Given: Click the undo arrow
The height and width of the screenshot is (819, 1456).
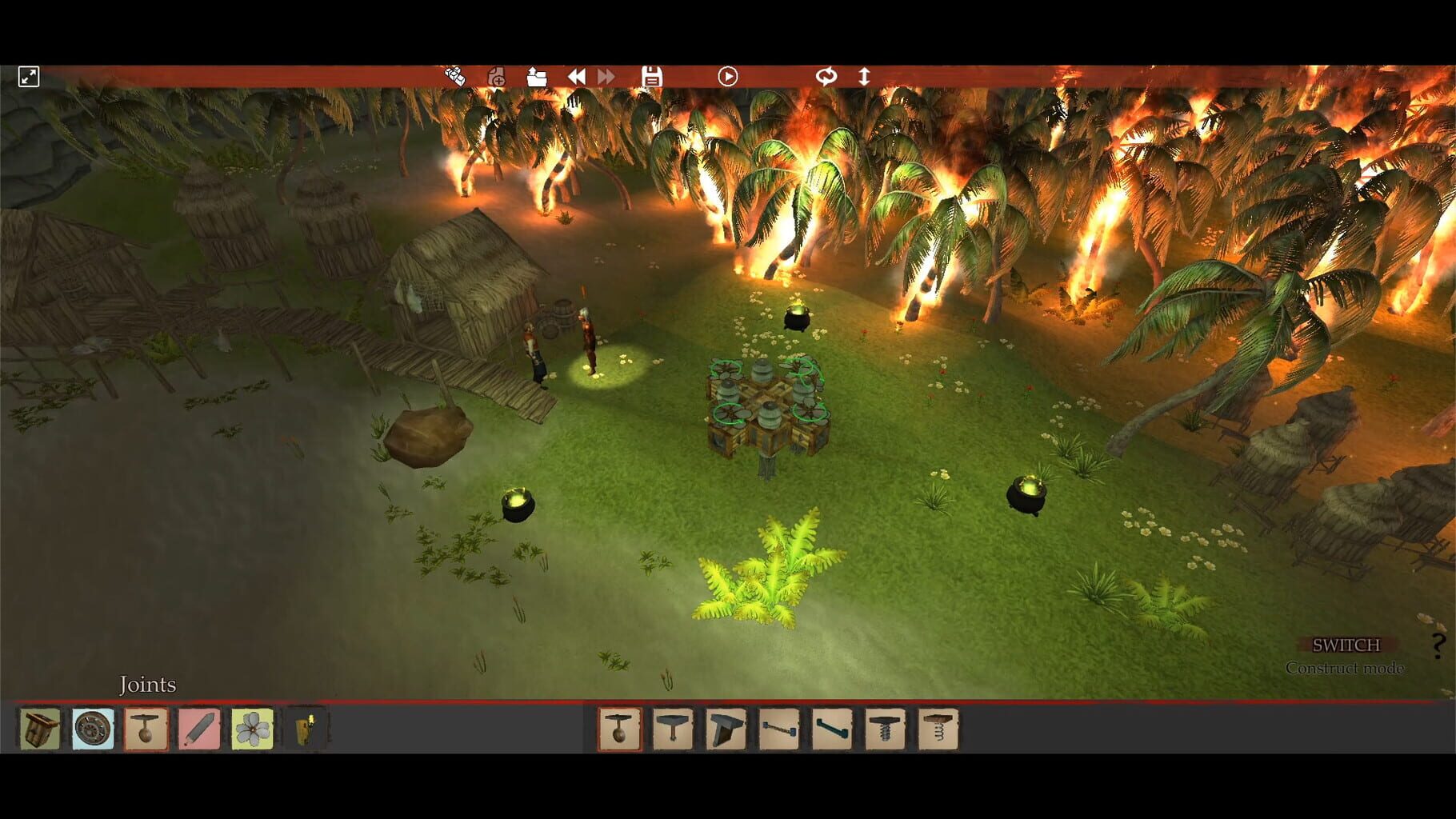Looking at the screenshot, I should point(576,76).
